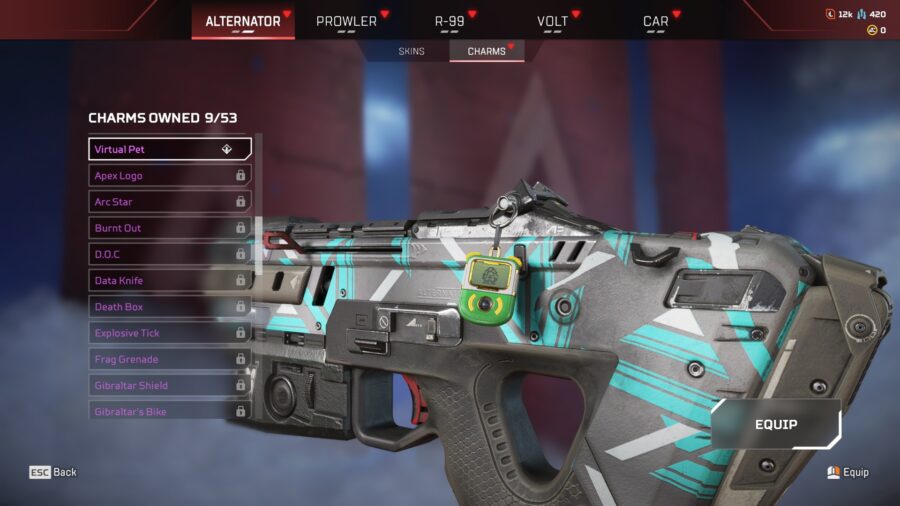This screenshot has height=506, width=900.
Task: Select the R-99 weapon tab
Action: [x=450, y=21]
